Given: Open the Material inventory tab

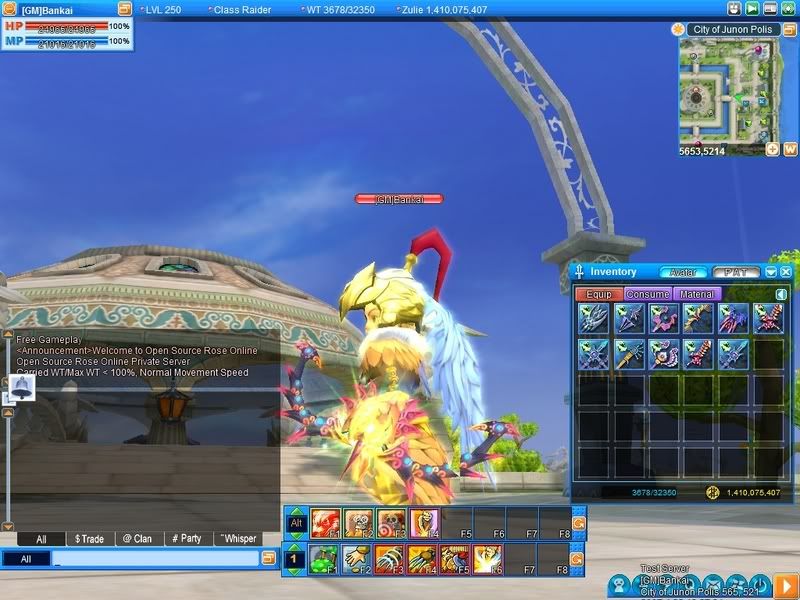Looking at the screenshot, I should tap(696, 294).
